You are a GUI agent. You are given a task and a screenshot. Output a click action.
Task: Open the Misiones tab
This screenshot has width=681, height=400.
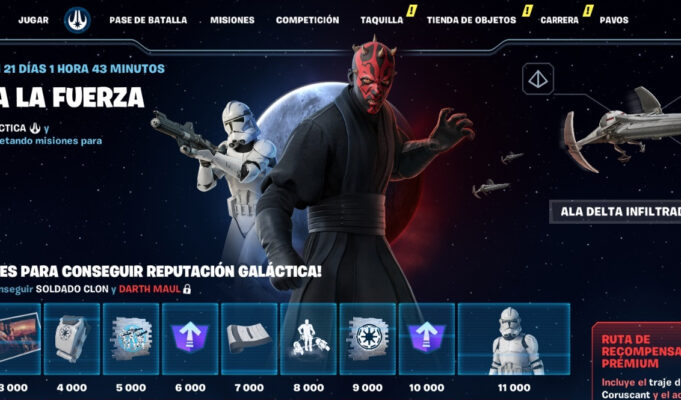pos(232,20)
